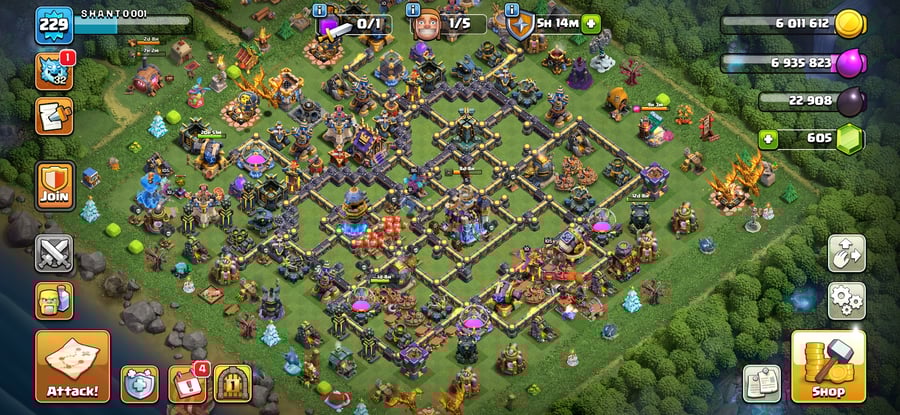Image resolution: width=900 pixels, height=415 pixels.
Task: Open the base layout editor hand icon
Action: click(x=846, y=253)
